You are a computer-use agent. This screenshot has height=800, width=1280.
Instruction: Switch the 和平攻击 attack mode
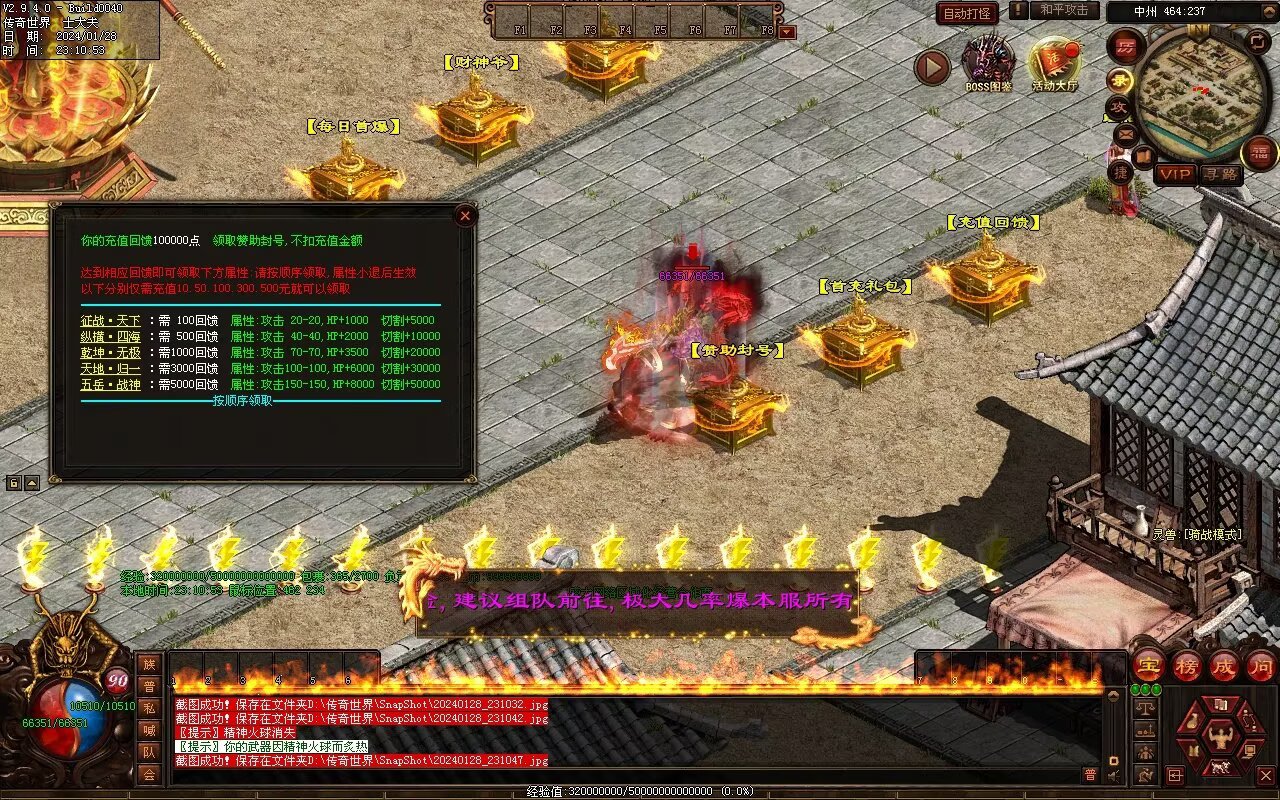pyautogui.click(x=1063, y=11)
